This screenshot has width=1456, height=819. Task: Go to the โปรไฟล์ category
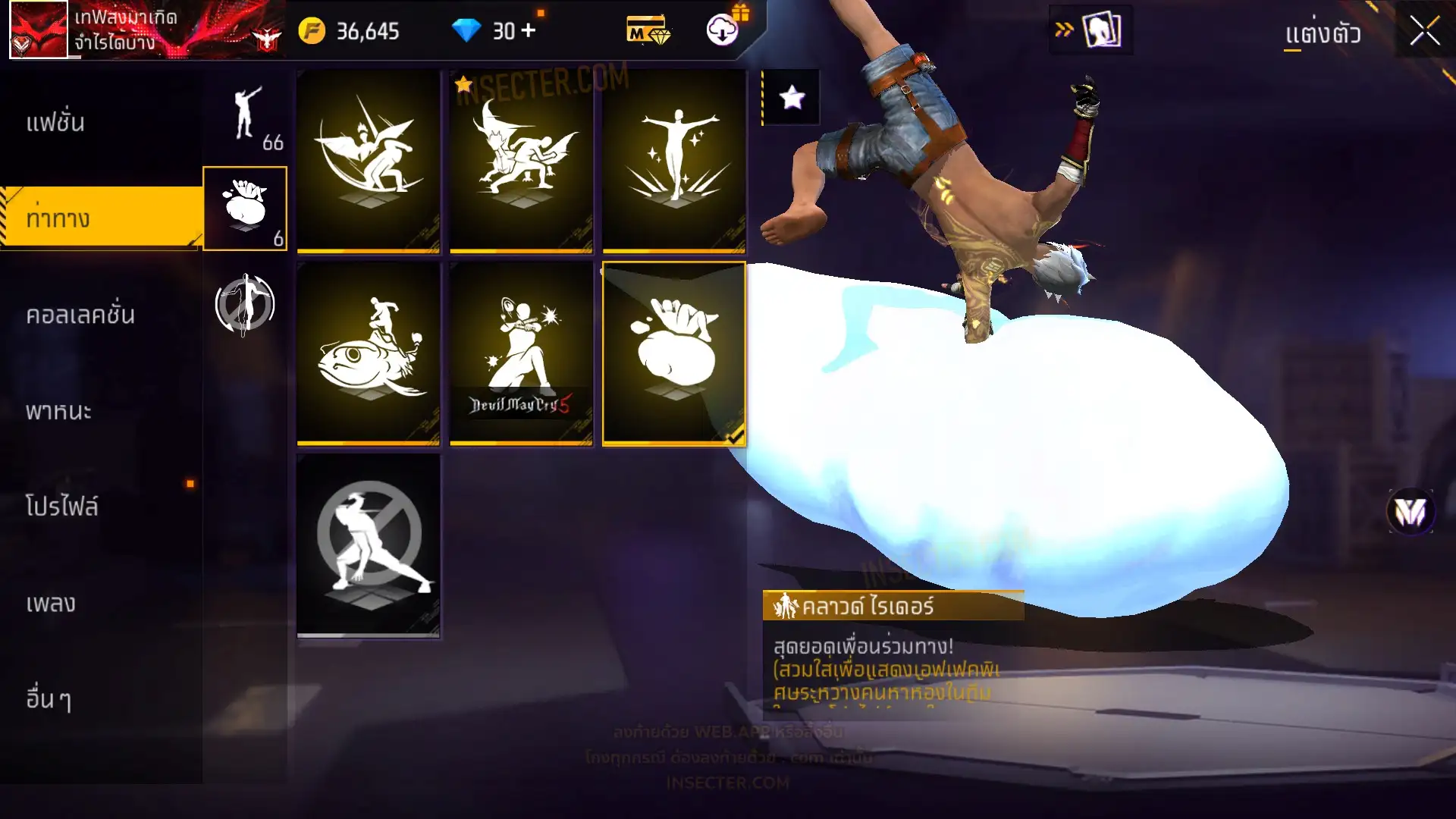(x=61, y=507)
